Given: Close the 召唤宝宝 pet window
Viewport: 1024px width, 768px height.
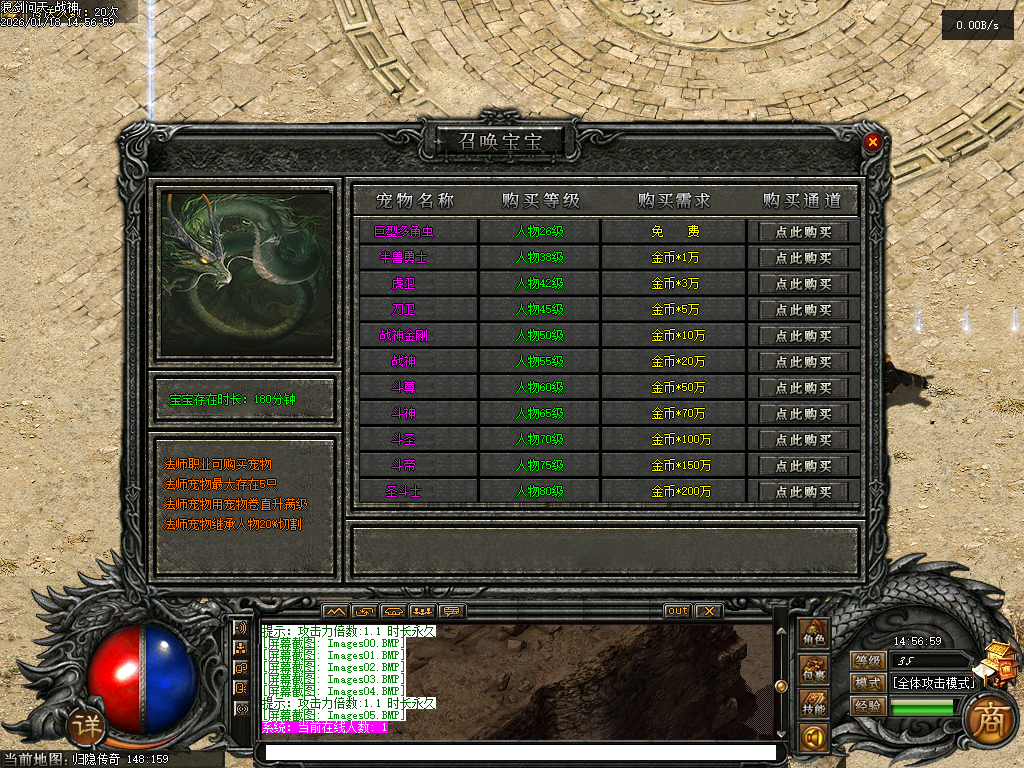Looking at the screenshot, I should 873,142.
